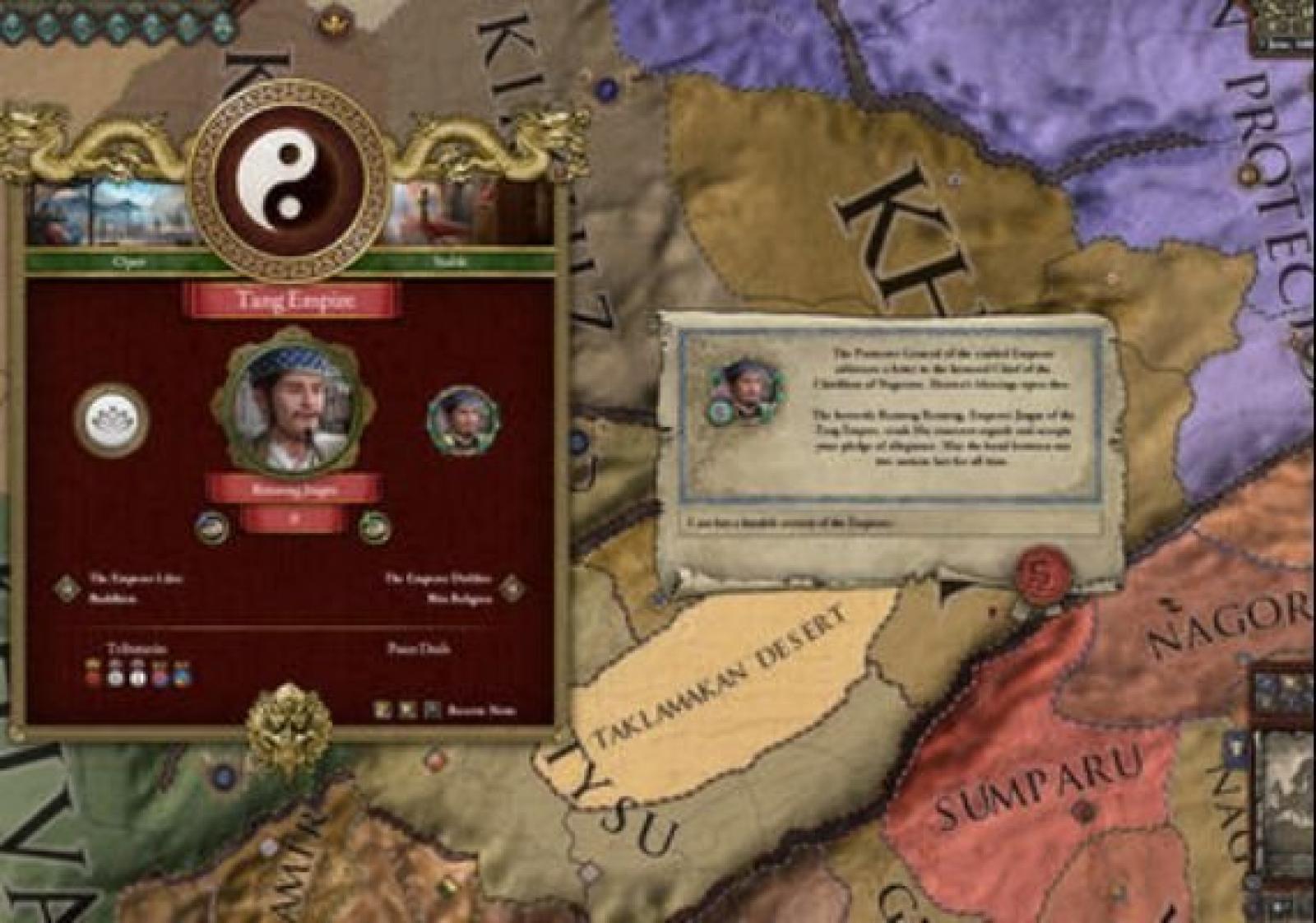Click the Emperor Likes diamond icon

67,588
